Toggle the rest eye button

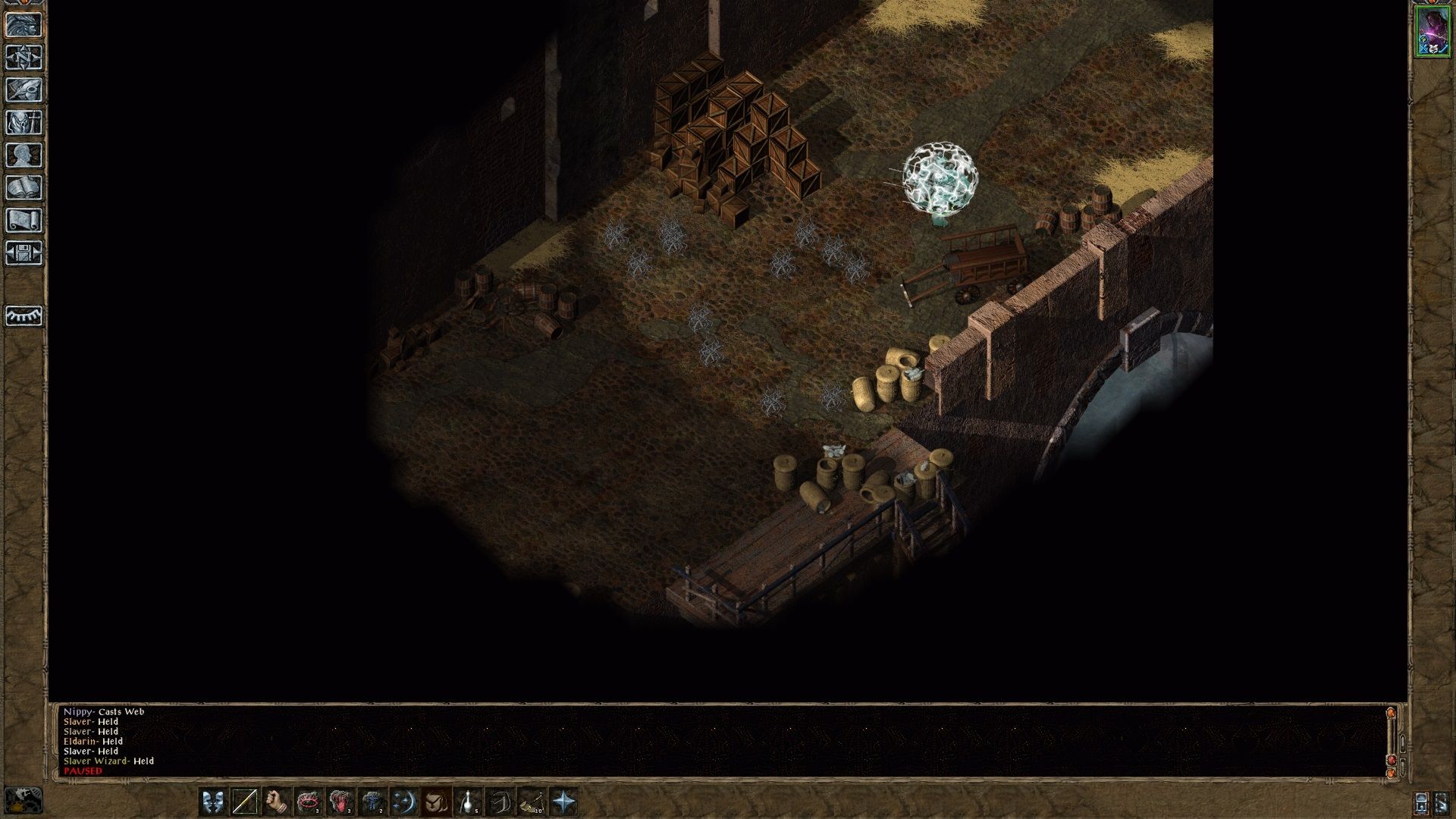pyautogui.click(x=24, y=315)
